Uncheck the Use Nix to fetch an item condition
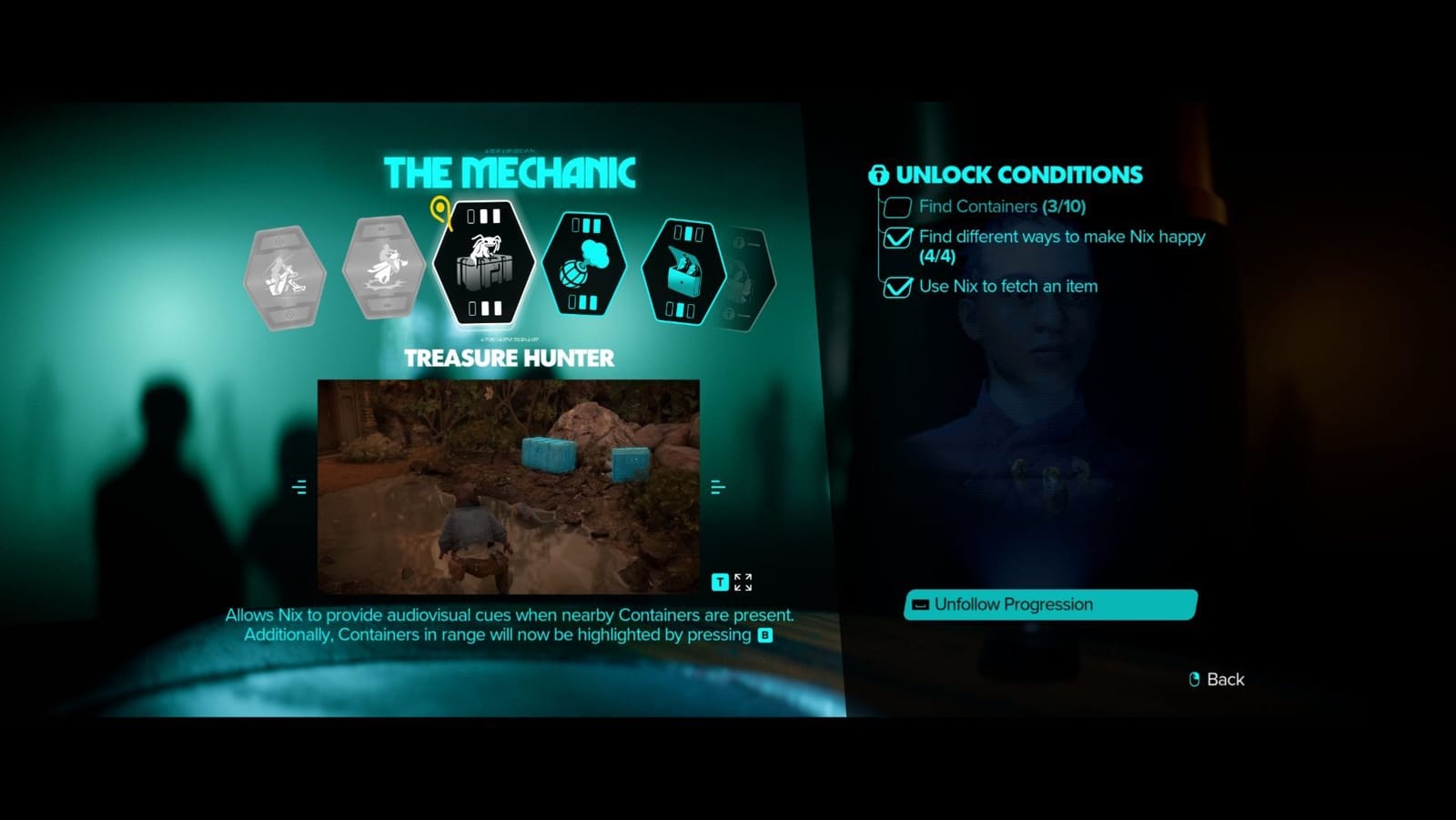The width and height of the screenshot is (1456, 820). tap(896, 288)
